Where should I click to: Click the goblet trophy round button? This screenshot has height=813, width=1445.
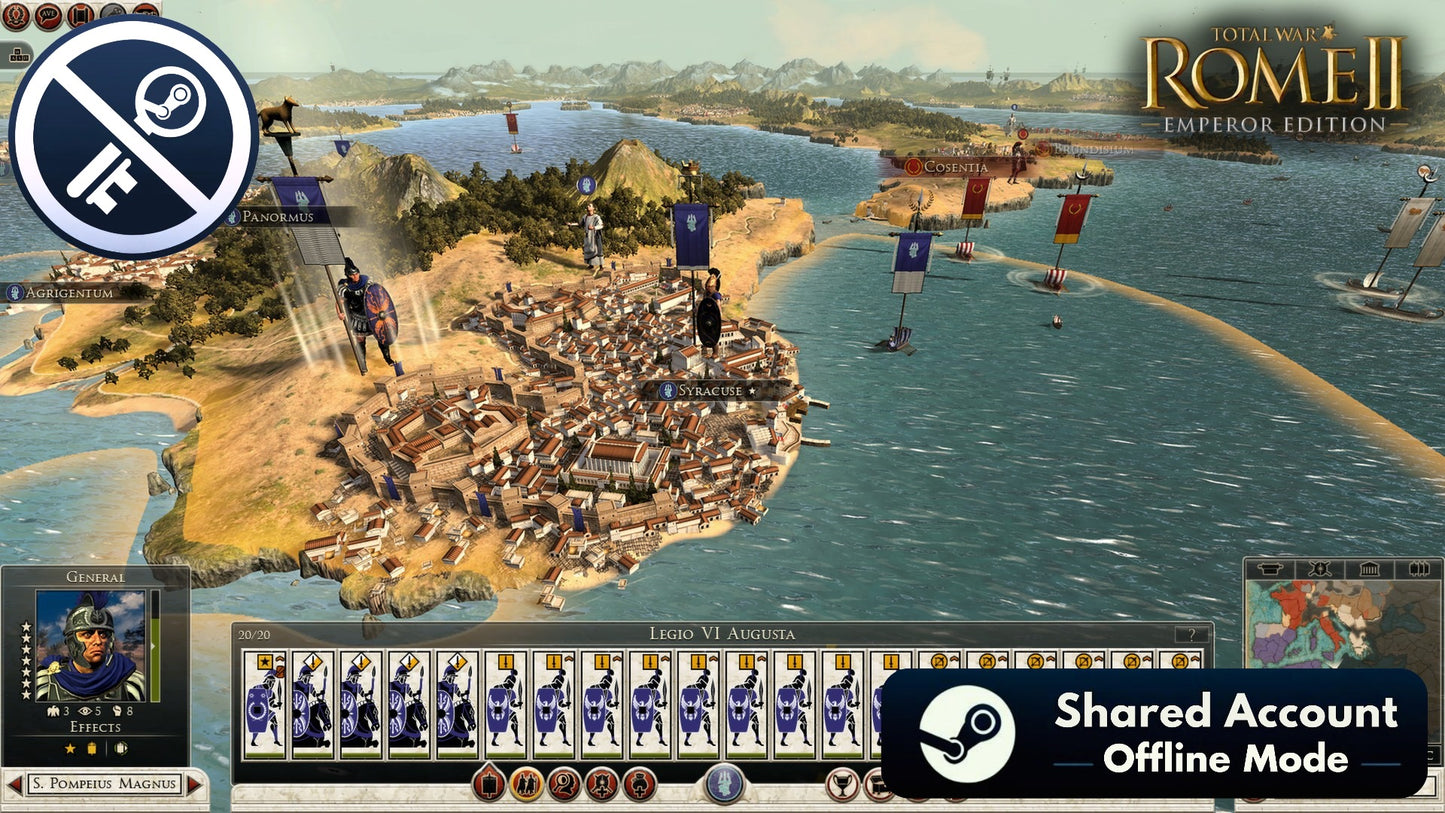click(844, 783)
